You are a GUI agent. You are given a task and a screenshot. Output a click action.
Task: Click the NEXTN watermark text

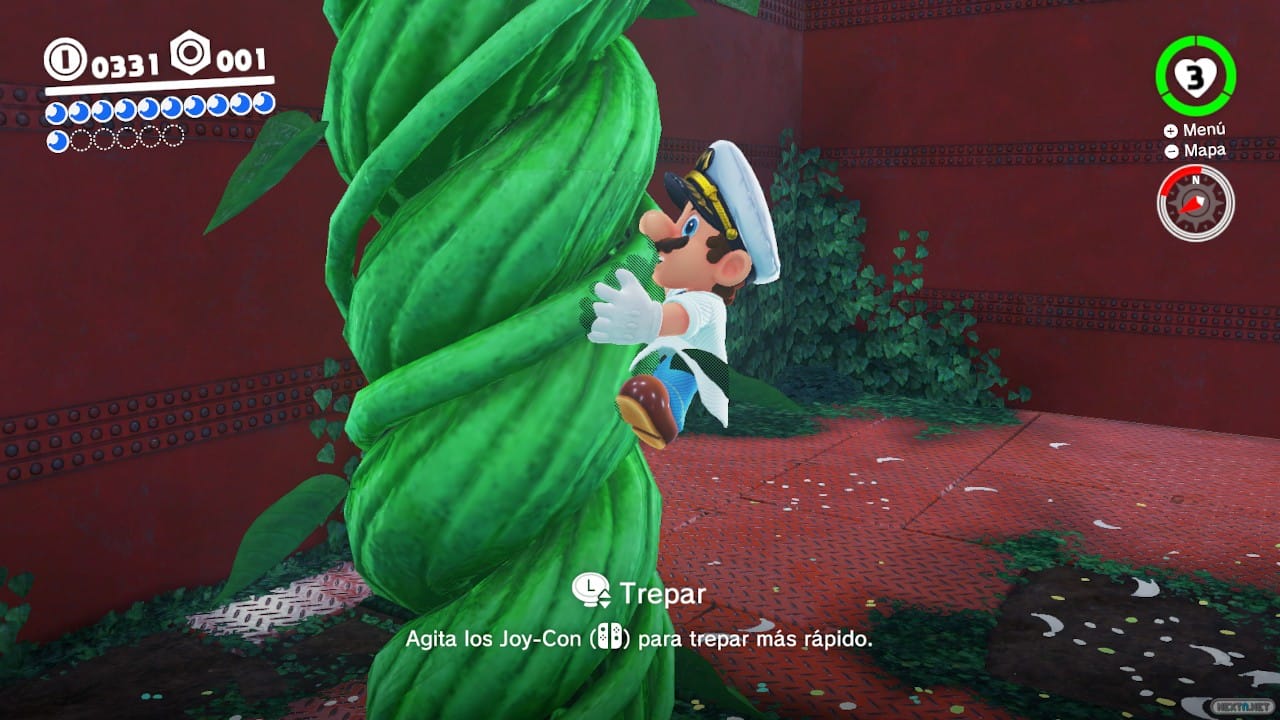coord(1243,706)
